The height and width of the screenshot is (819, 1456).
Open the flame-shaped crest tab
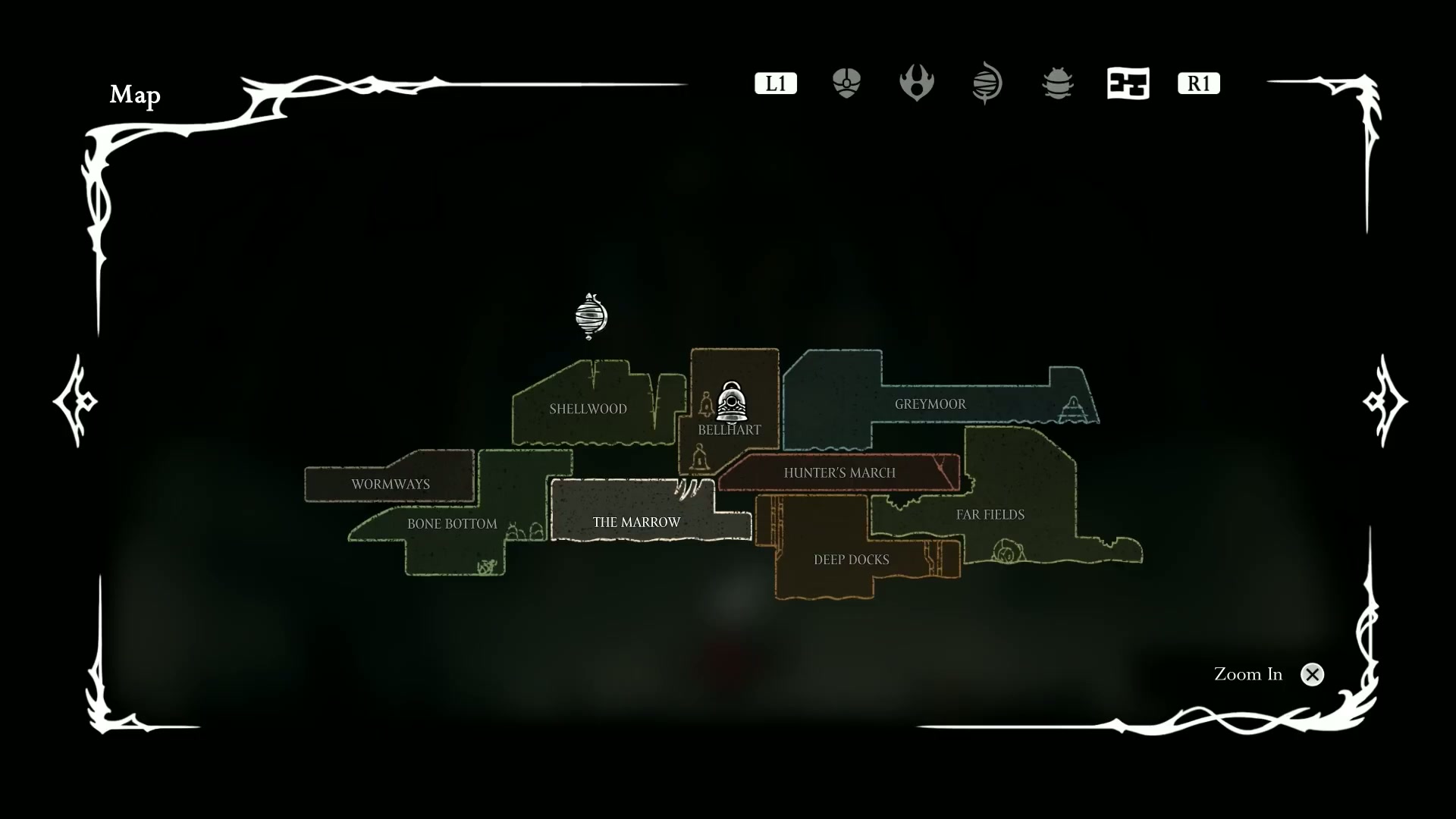pos(916,83)
